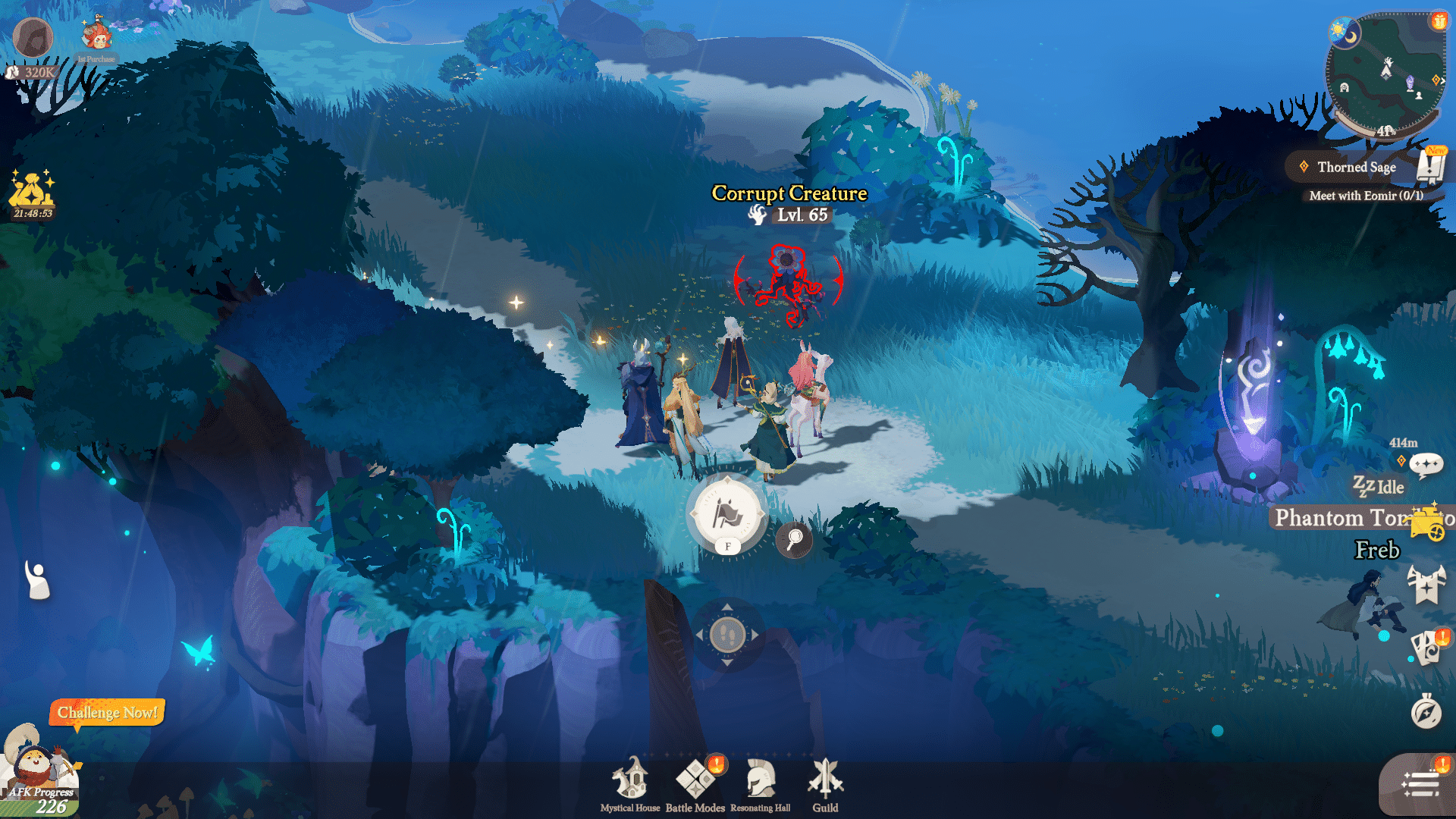
Task: Tap the Challenge Now! banner
Action: [x=107, y=713]
